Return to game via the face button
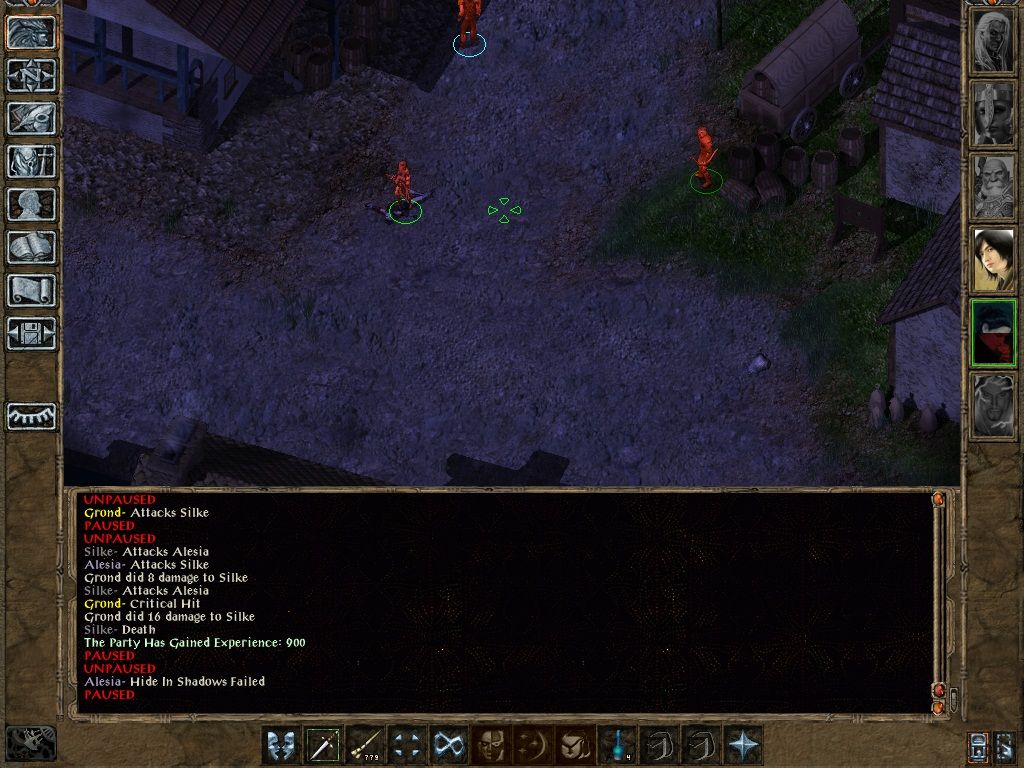 (32, 33)
